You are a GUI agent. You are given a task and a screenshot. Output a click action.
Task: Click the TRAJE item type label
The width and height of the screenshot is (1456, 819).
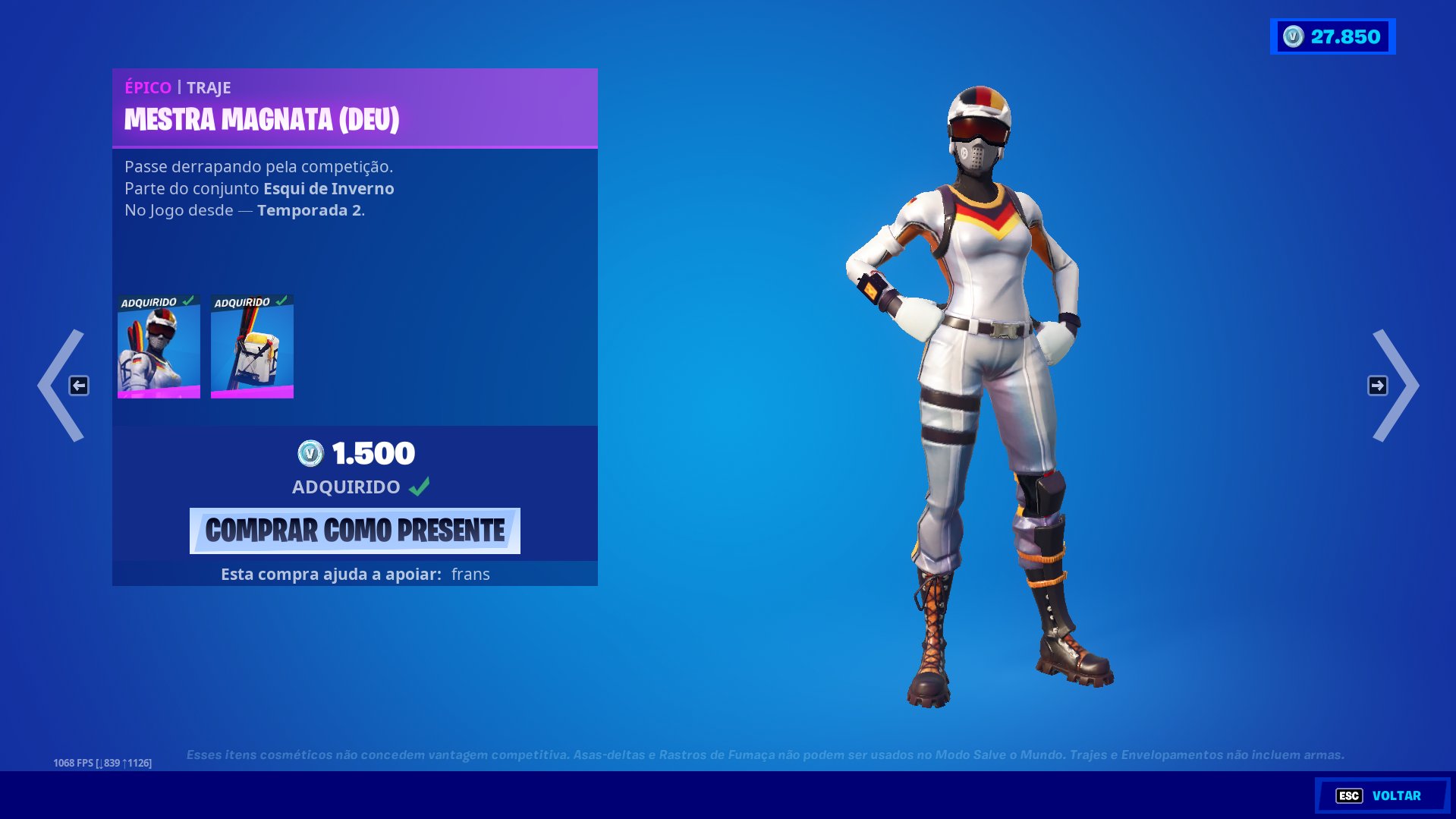click(x=207, y=87)
